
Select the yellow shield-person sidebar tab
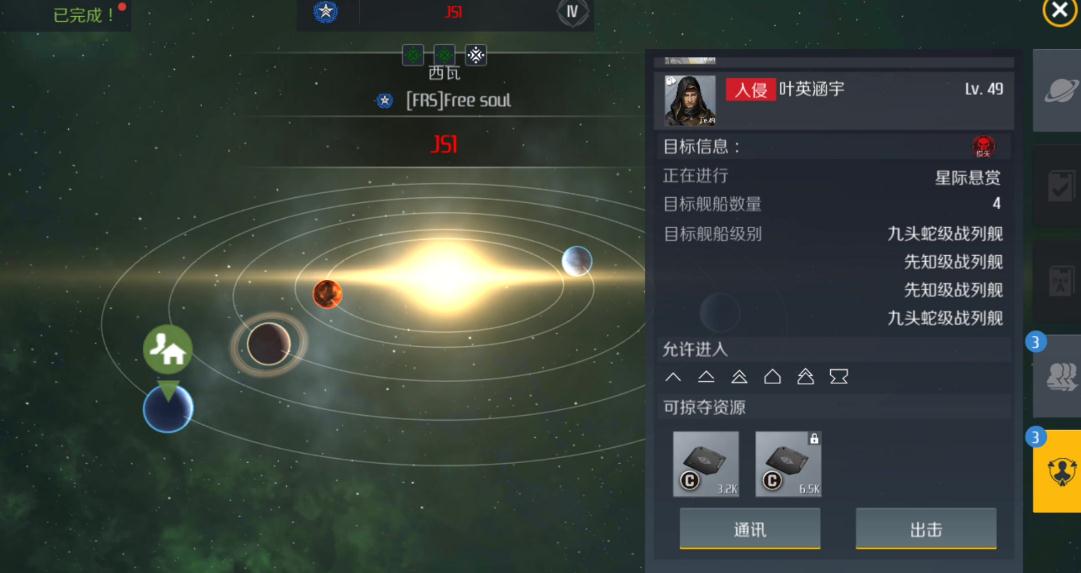click(x=1056, y=472)
